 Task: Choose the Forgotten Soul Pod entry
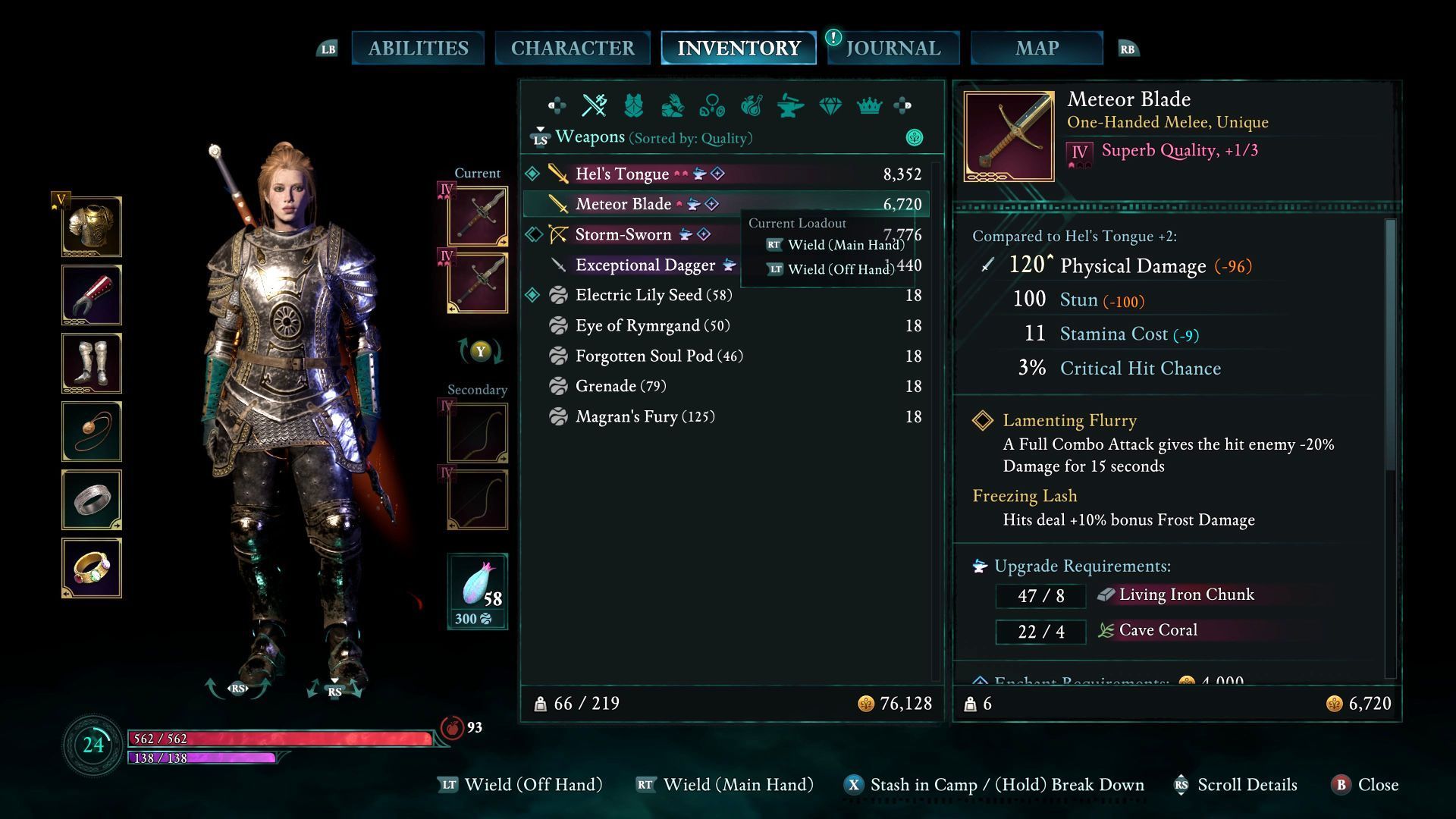[658, 356]
